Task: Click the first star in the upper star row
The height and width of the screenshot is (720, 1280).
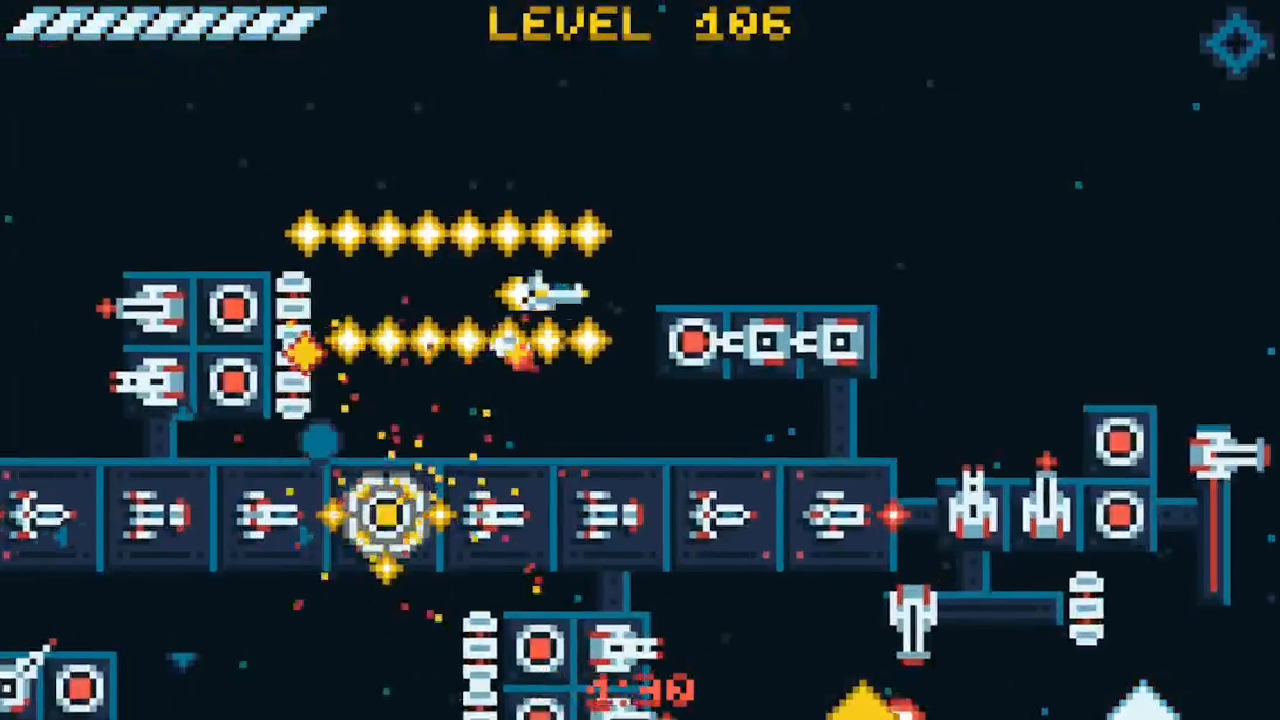Action: coord(307,233)
